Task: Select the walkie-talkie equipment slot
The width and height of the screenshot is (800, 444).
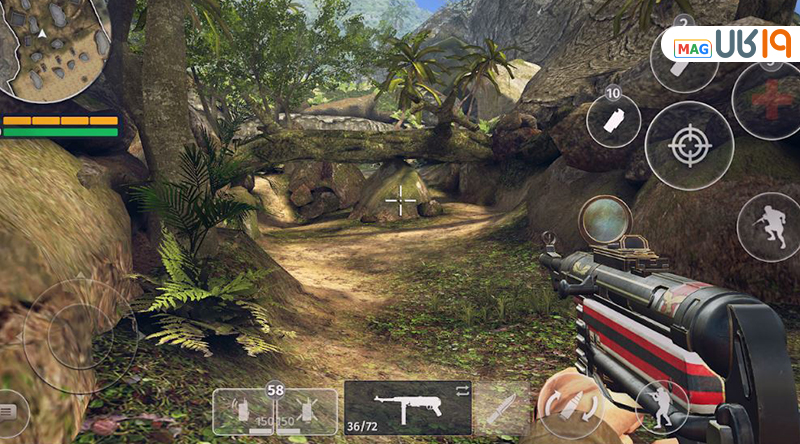Action: (240, 411)
